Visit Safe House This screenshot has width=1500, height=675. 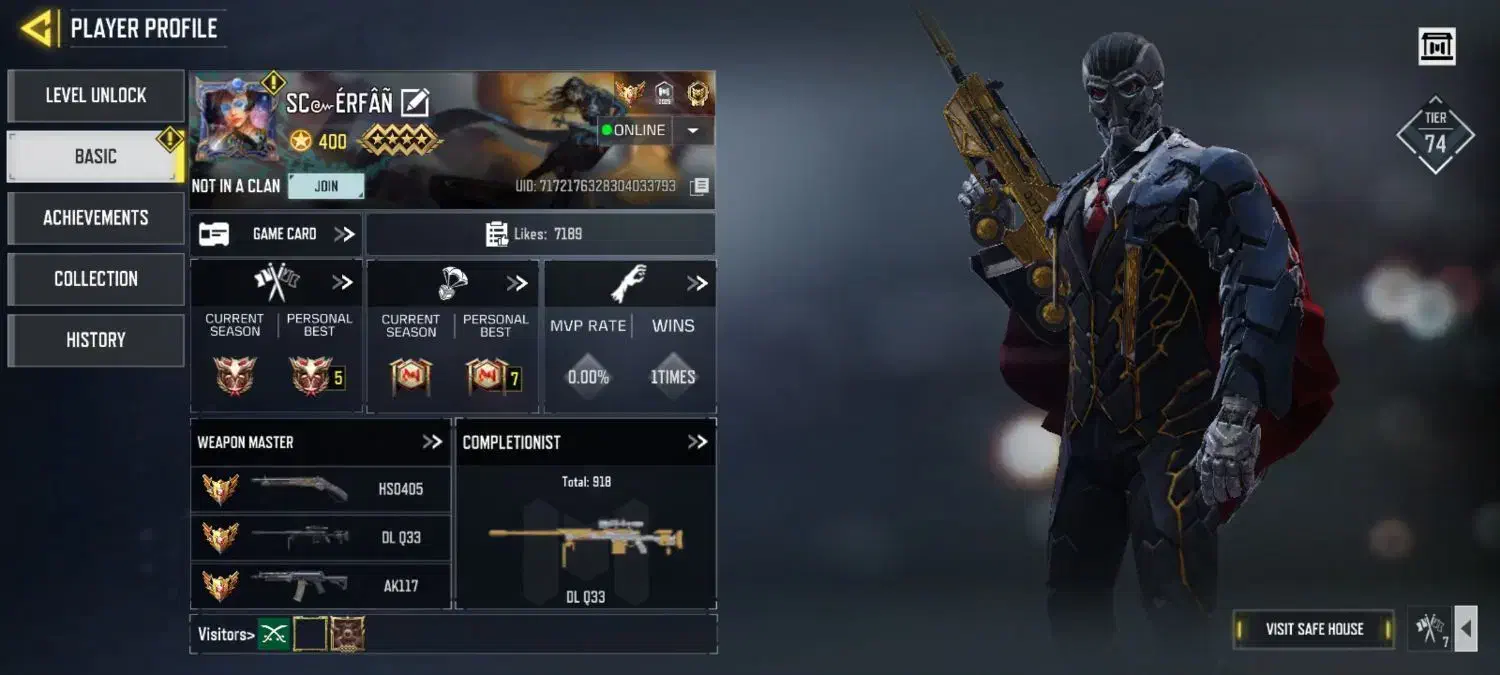[1314, 629]
